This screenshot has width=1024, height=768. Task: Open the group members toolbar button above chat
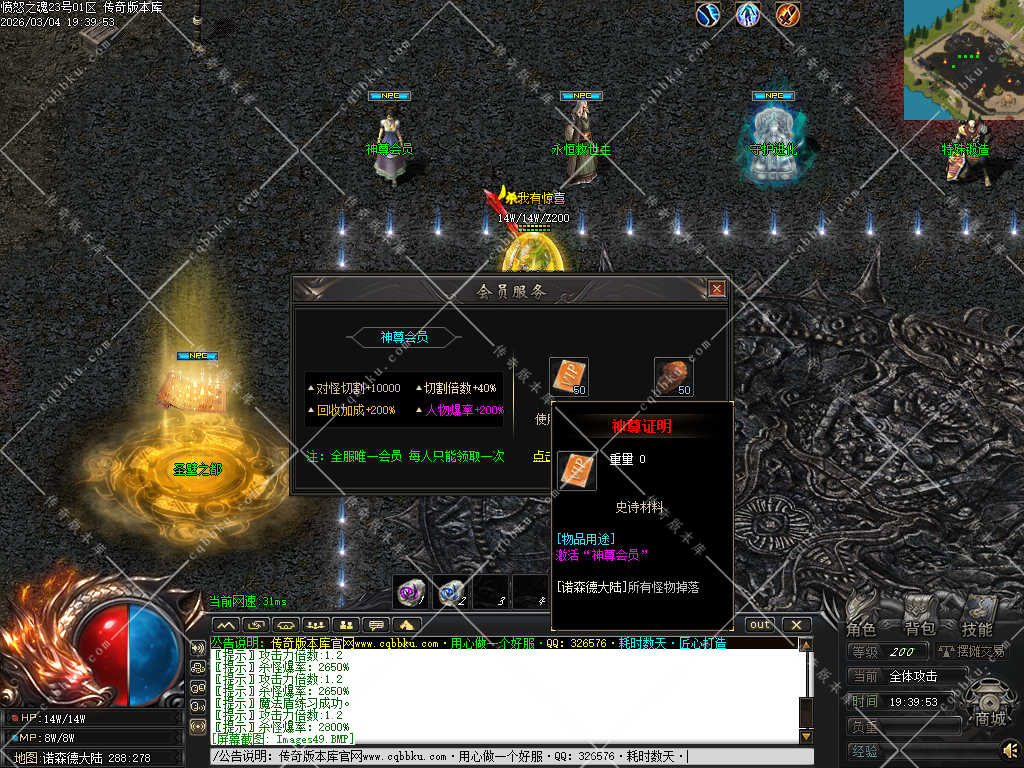317,625
